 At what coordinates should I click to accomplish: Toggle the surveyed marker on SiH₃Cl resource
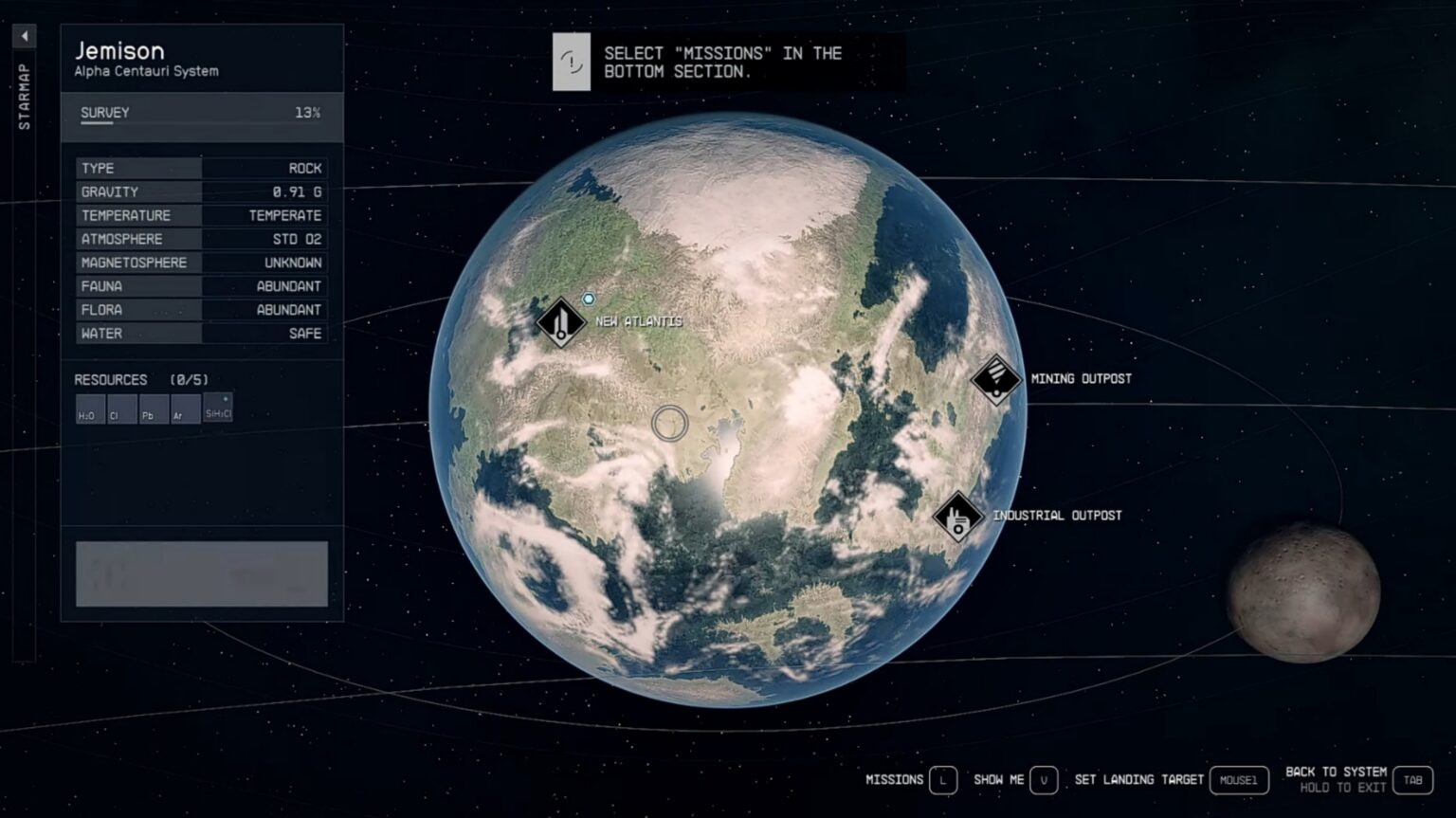tap(226, 399)
